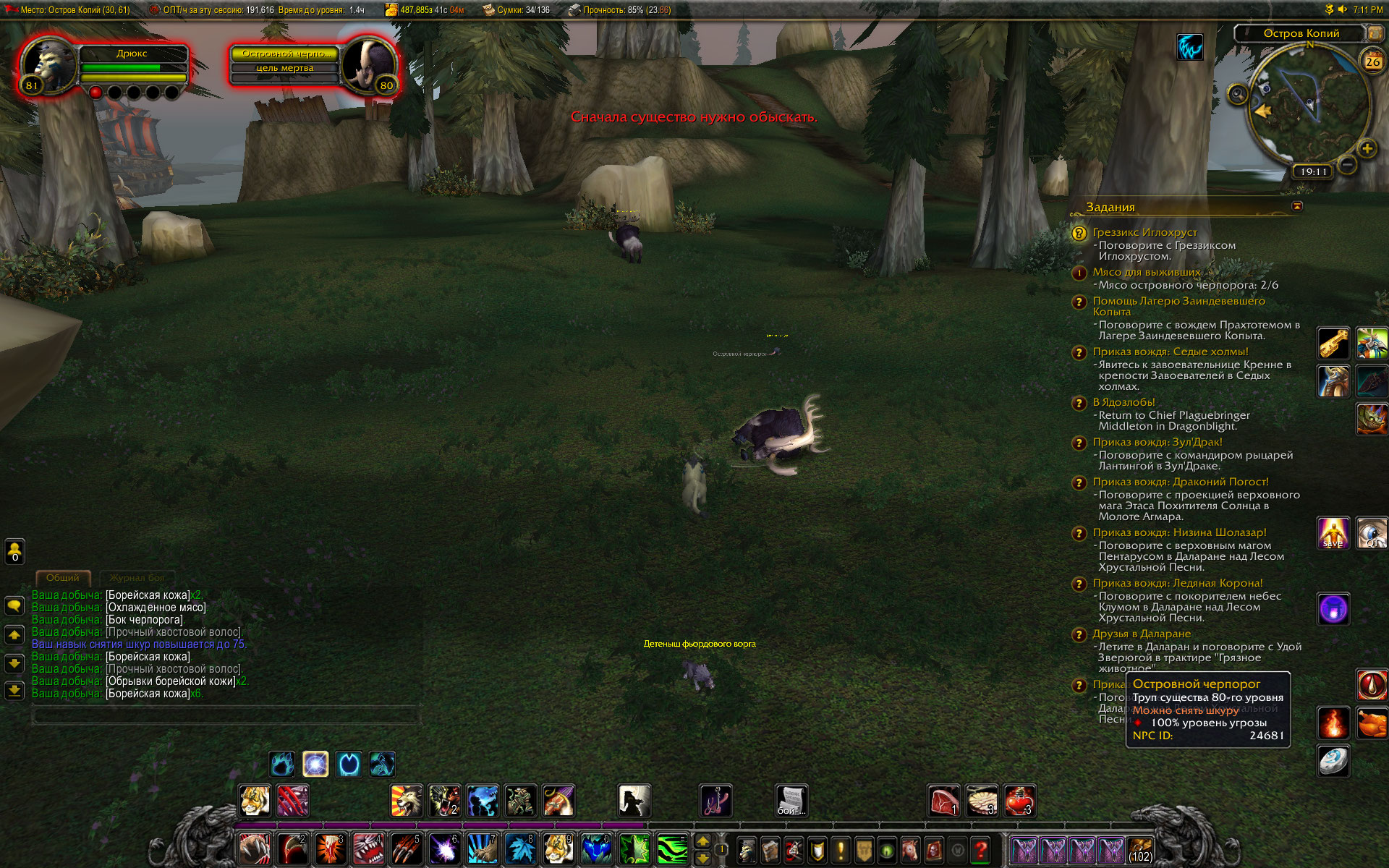Zoom out the minimap with the minus button
The width and height of the screenshot is (1389, 868).
click(x=1346, y=165)
